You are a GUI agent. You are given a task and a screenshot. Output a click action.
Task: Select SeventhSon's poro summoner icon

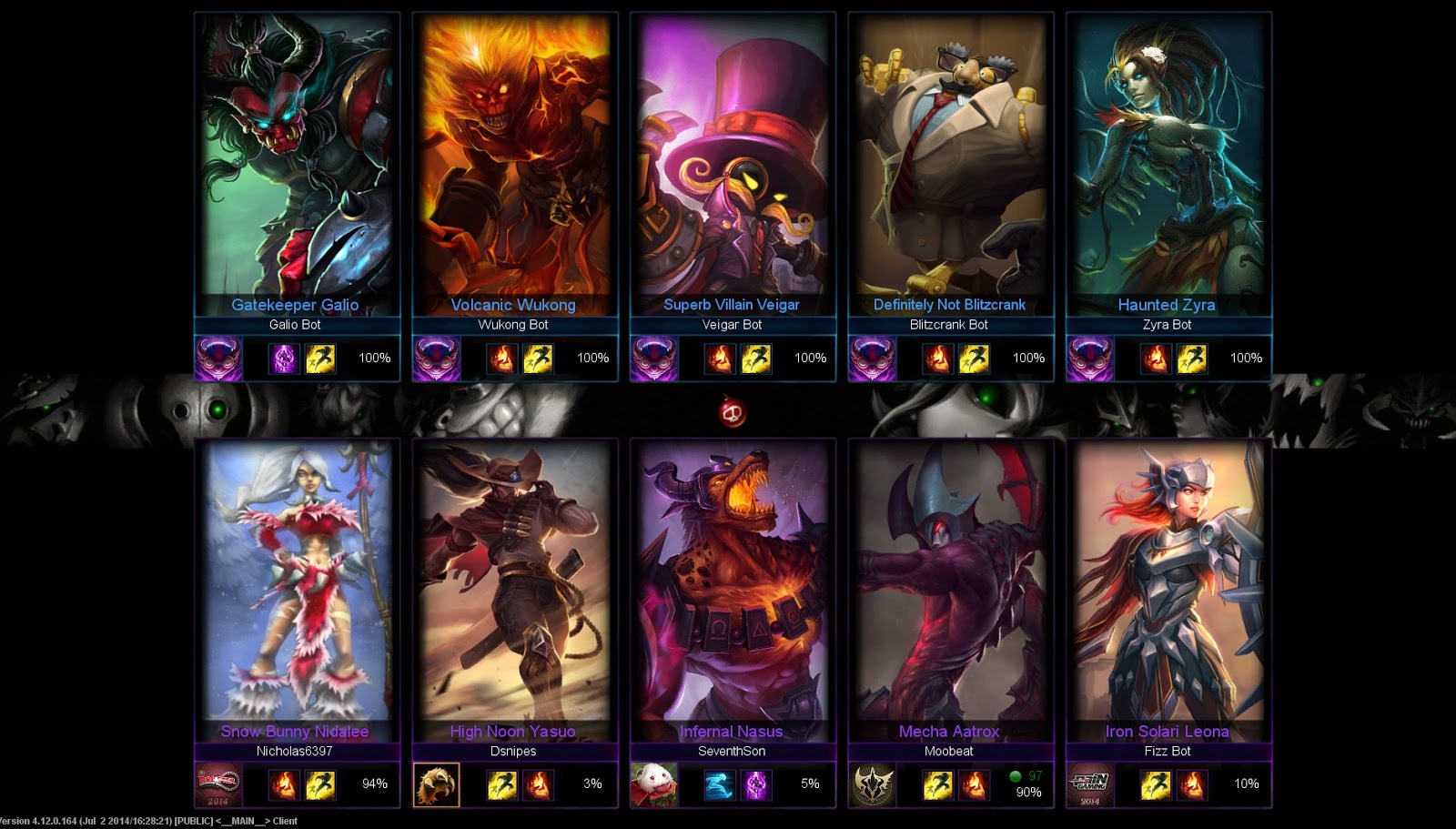pyautogui.click(x=653, y=784)
